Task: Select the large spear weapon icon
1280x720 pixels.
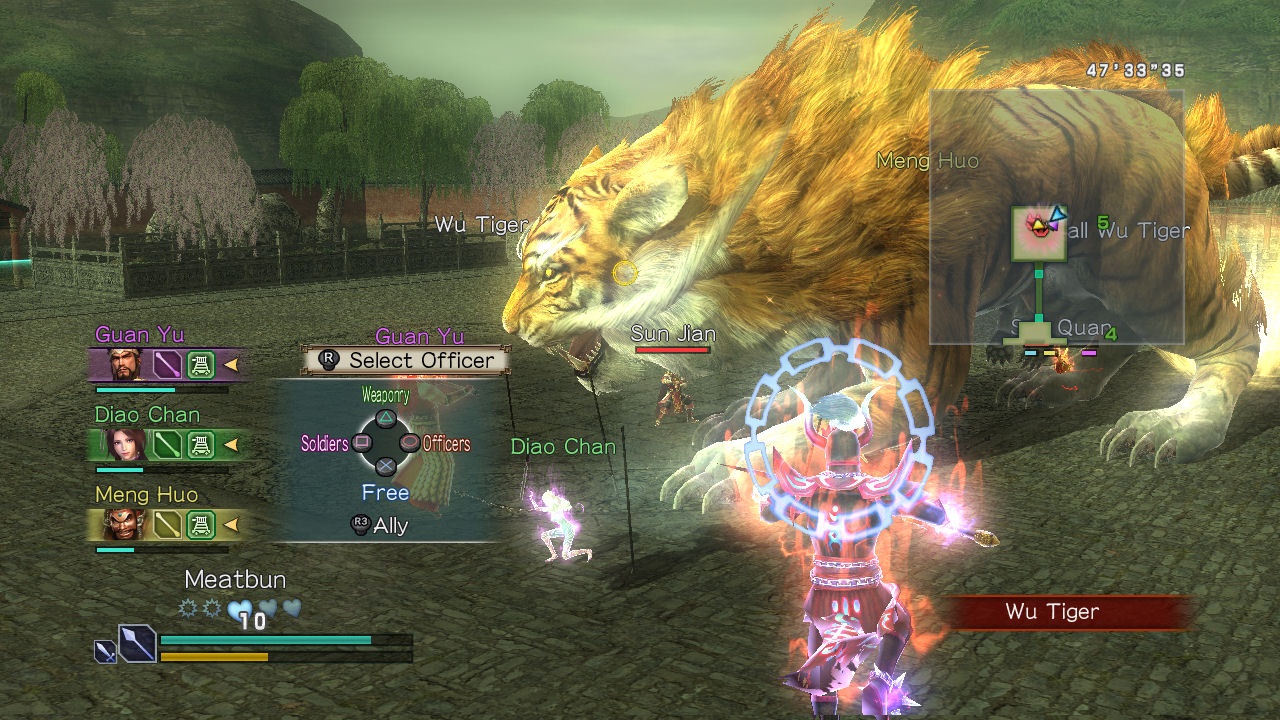Action: pyautogui.click(x=137, y=642)
